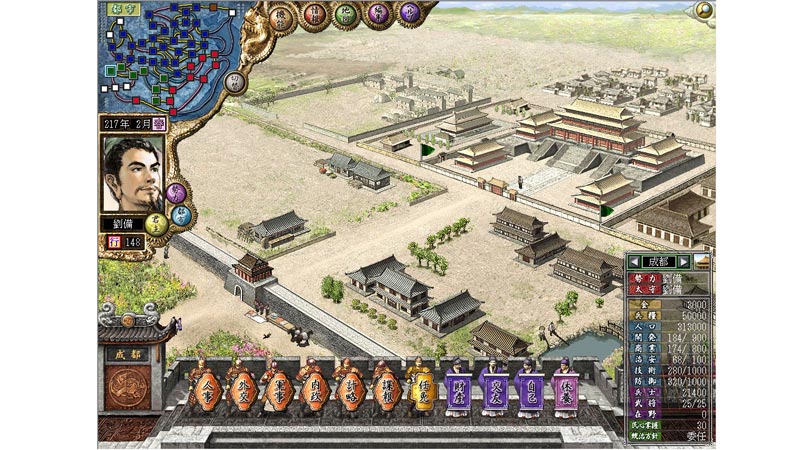The width and height of the screenshot is (800, 450).
Task: Select the 計略 stratagem command
Action: 346,387
